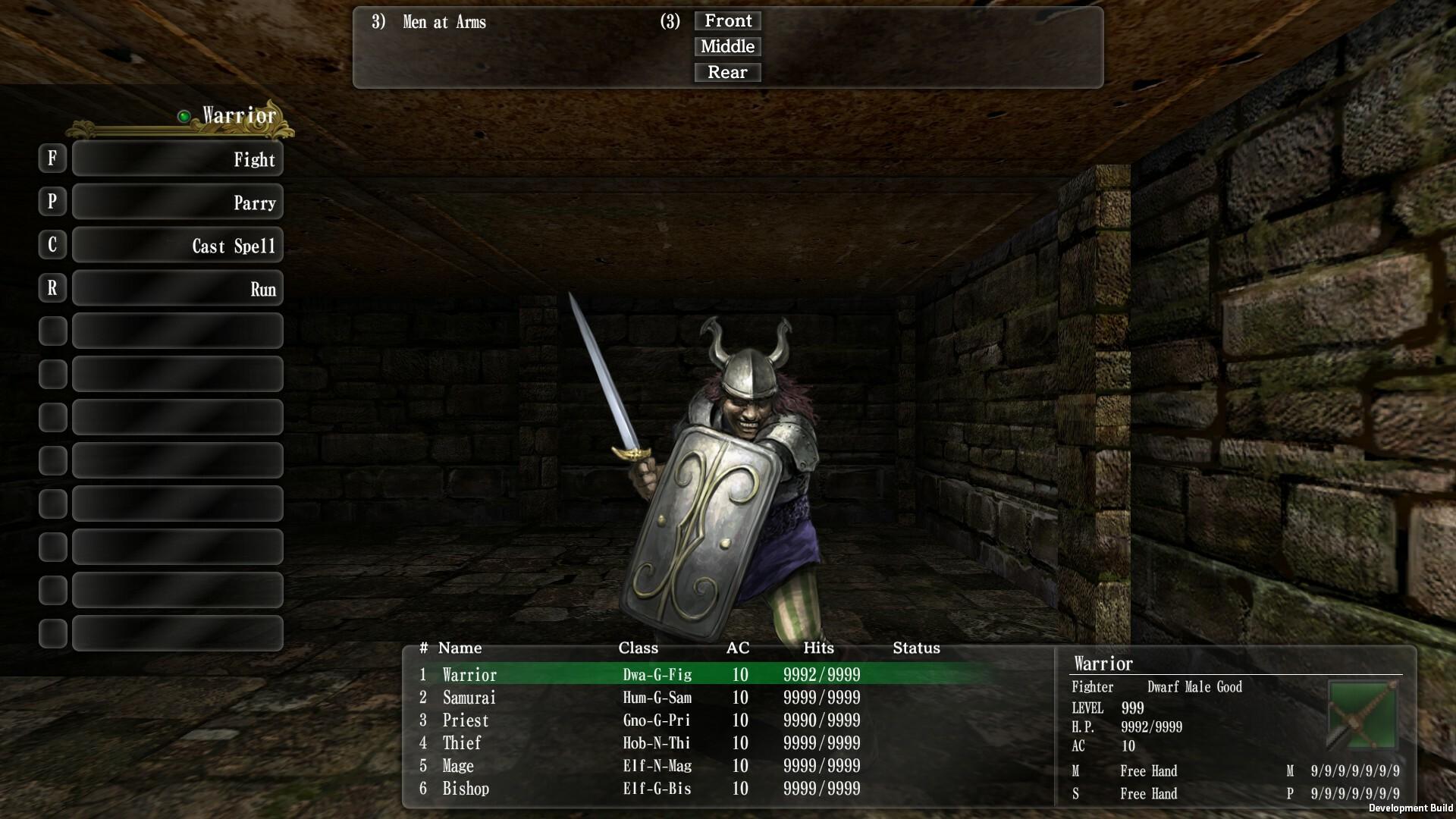The height and width of the screenshot is (819, 1456).
Task: Target the Rear rank of enemies
Action: [726, 72]
